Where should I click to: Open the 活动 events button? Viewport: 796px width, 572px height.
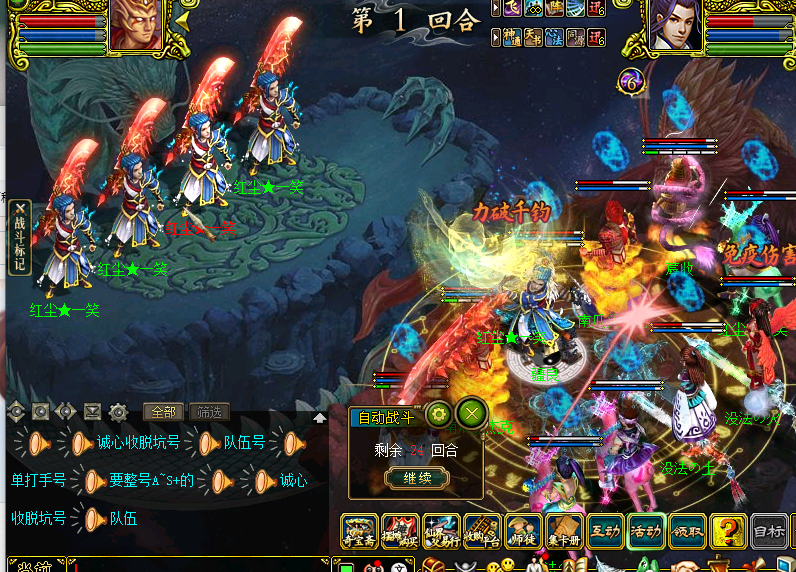click(x=646, y=531)
